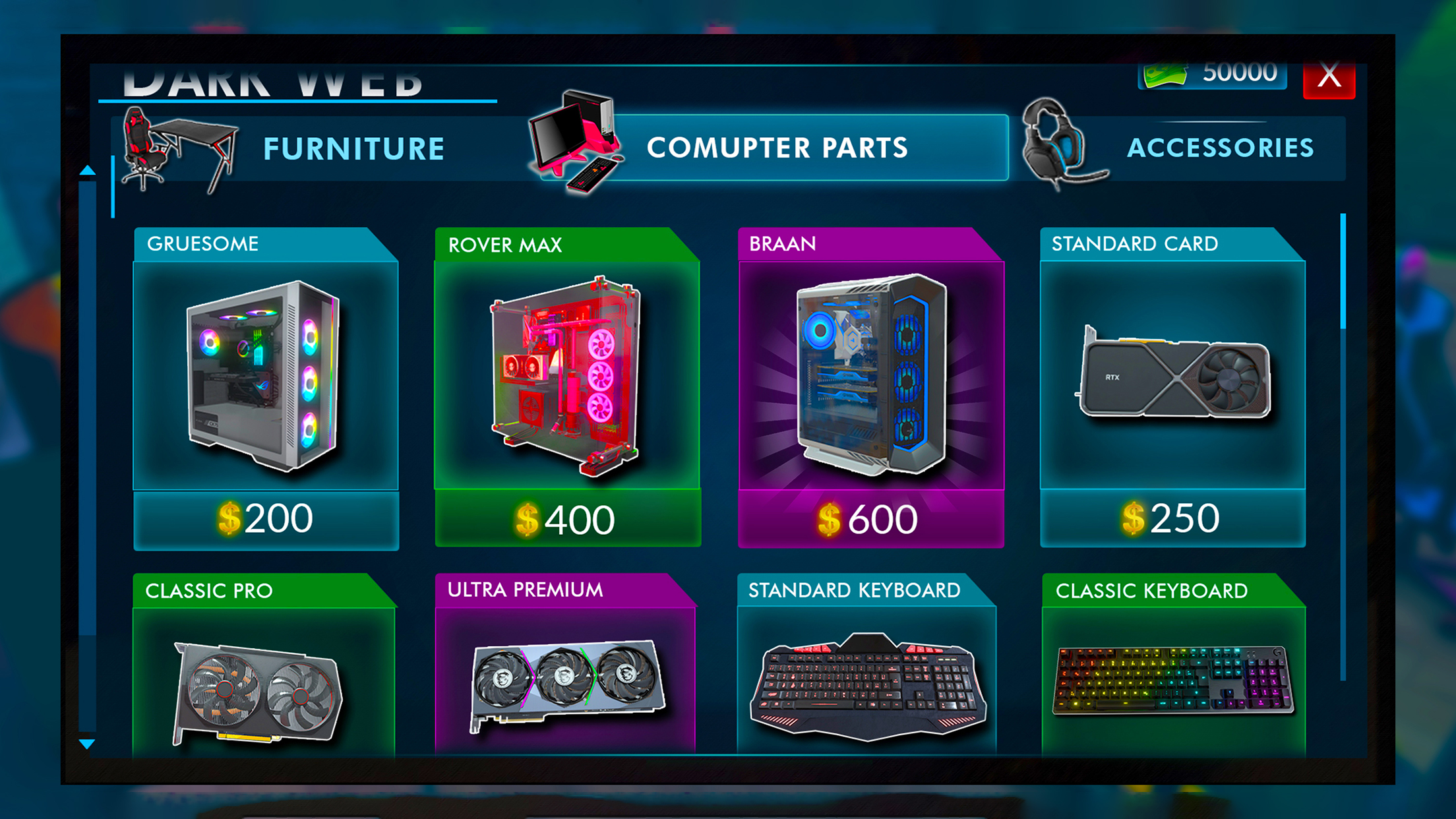Open the Accessories tab

click(x=1220, y=148)
